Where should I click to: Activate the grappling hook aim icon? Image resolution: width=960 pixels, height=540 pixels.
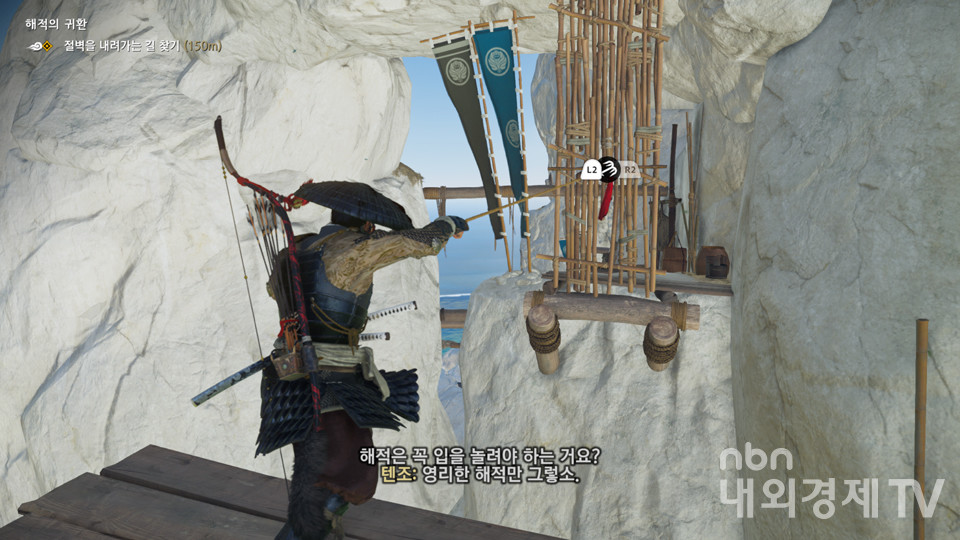pyautogui.click(x=609, y=170)
